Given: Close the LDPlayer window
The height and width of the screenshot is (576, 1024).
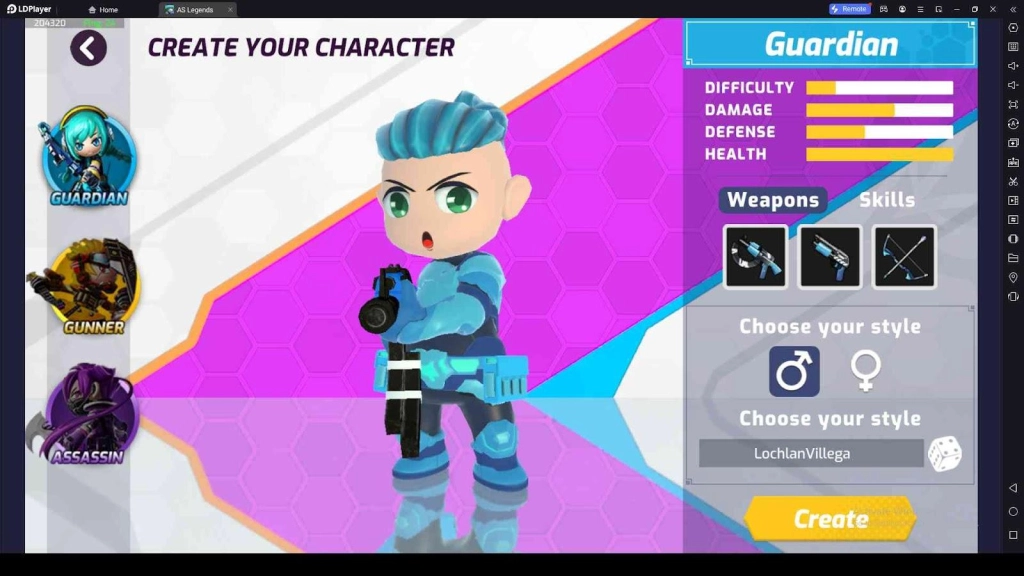Looking at the screenshot, I should click(x=993, y=9).
